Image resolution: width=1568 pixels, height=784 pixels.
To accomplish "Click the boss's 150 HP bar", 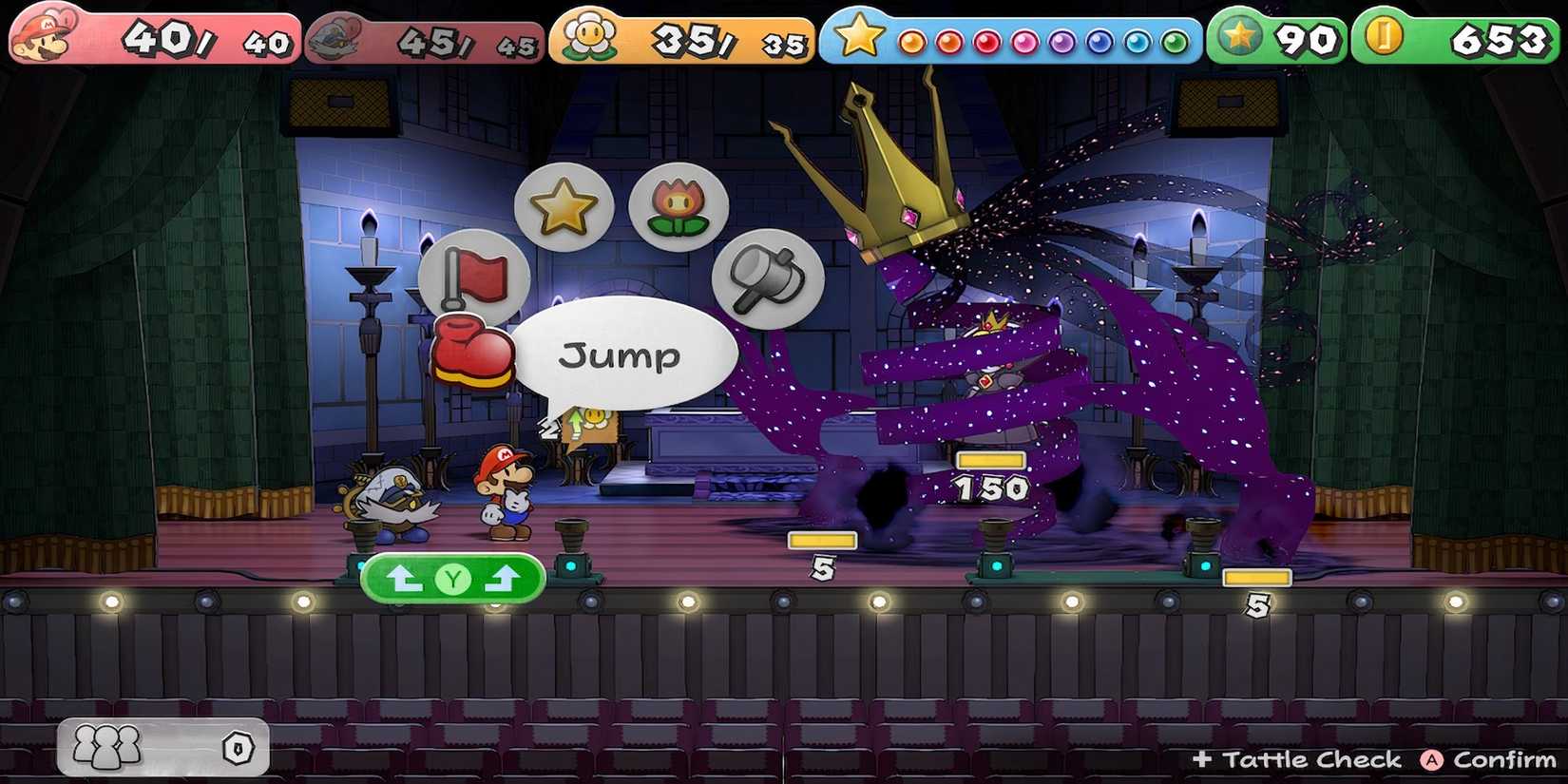I will tap(990, 461).
